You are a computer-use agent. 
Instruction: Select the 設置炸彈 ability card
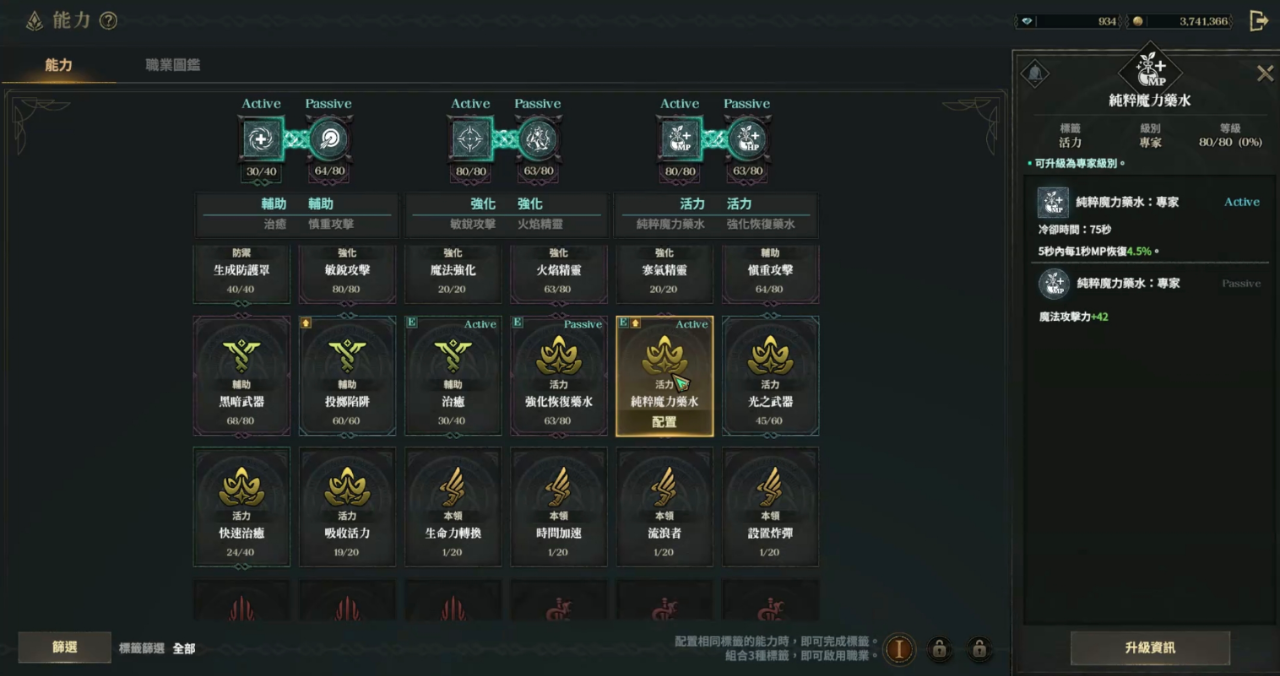tap(770, 507)
